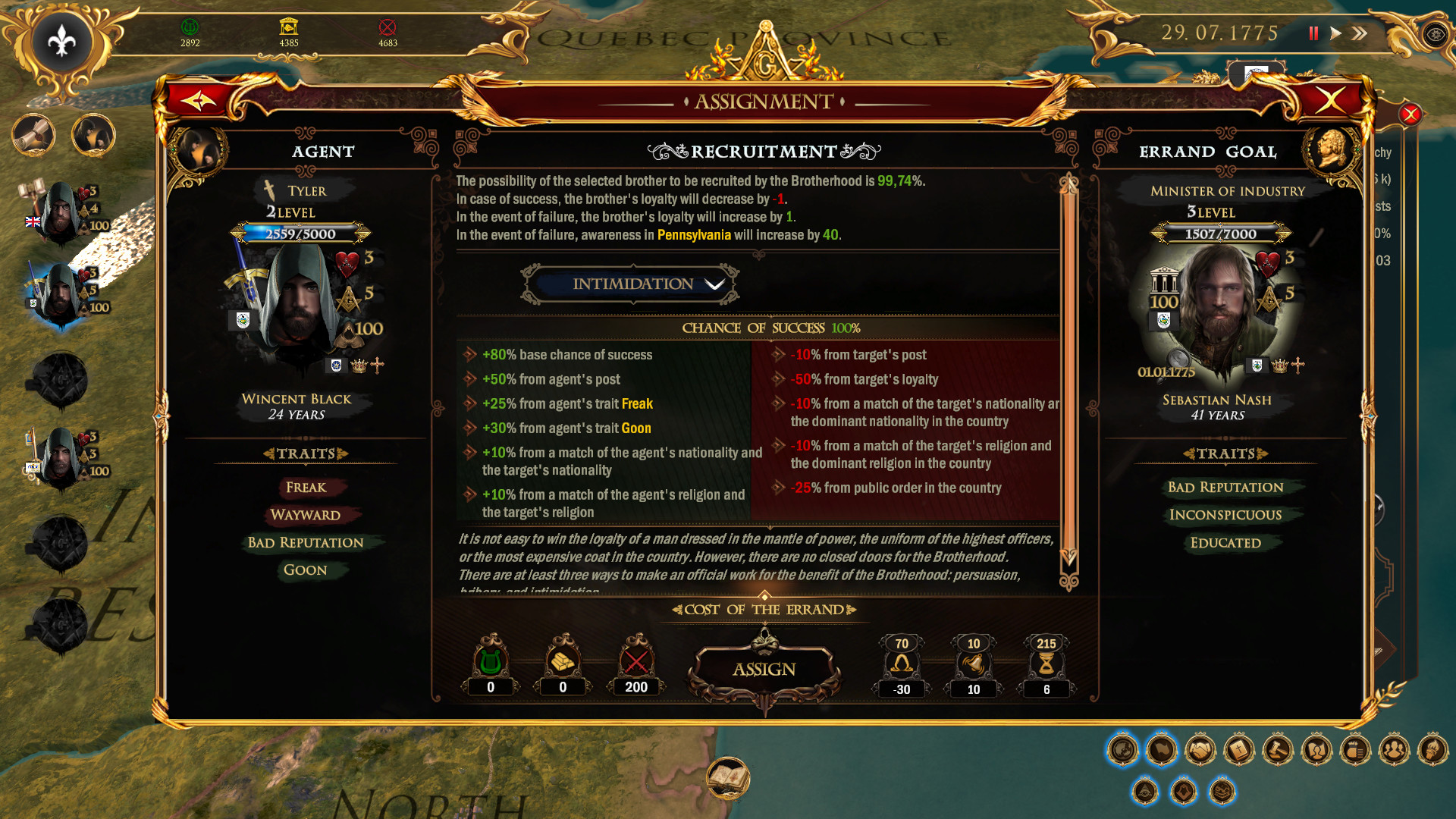Image resolution: width=1456 pixels, height=819 pixels.
Task: Open the world map overview icon
Action: [1123, 749]
